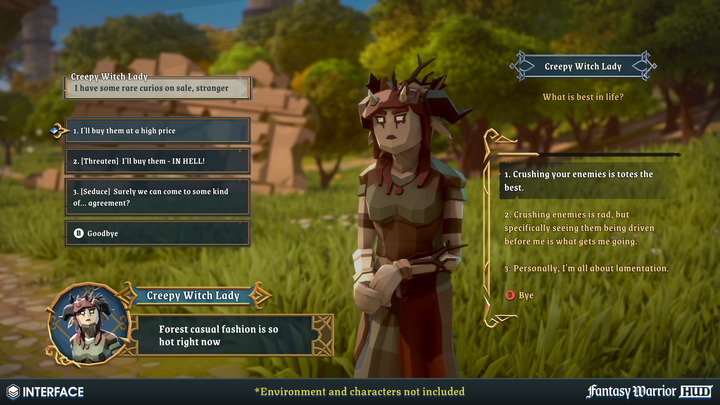720x405 pixels.
Task: Select the reply about enemies being driven before me
Action: click(578, 228)
